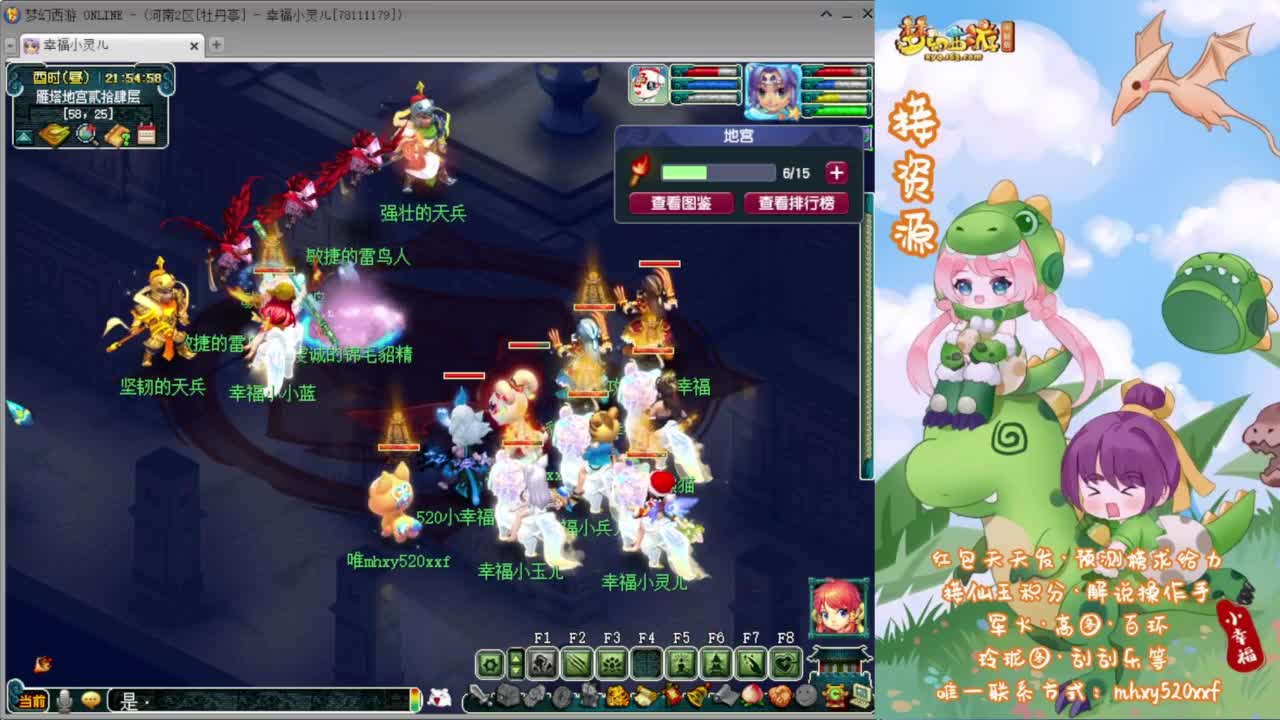Click the golden bell icon in the item bar
This screenshot has width=1280, height=720.
click(x=697, y=696)
